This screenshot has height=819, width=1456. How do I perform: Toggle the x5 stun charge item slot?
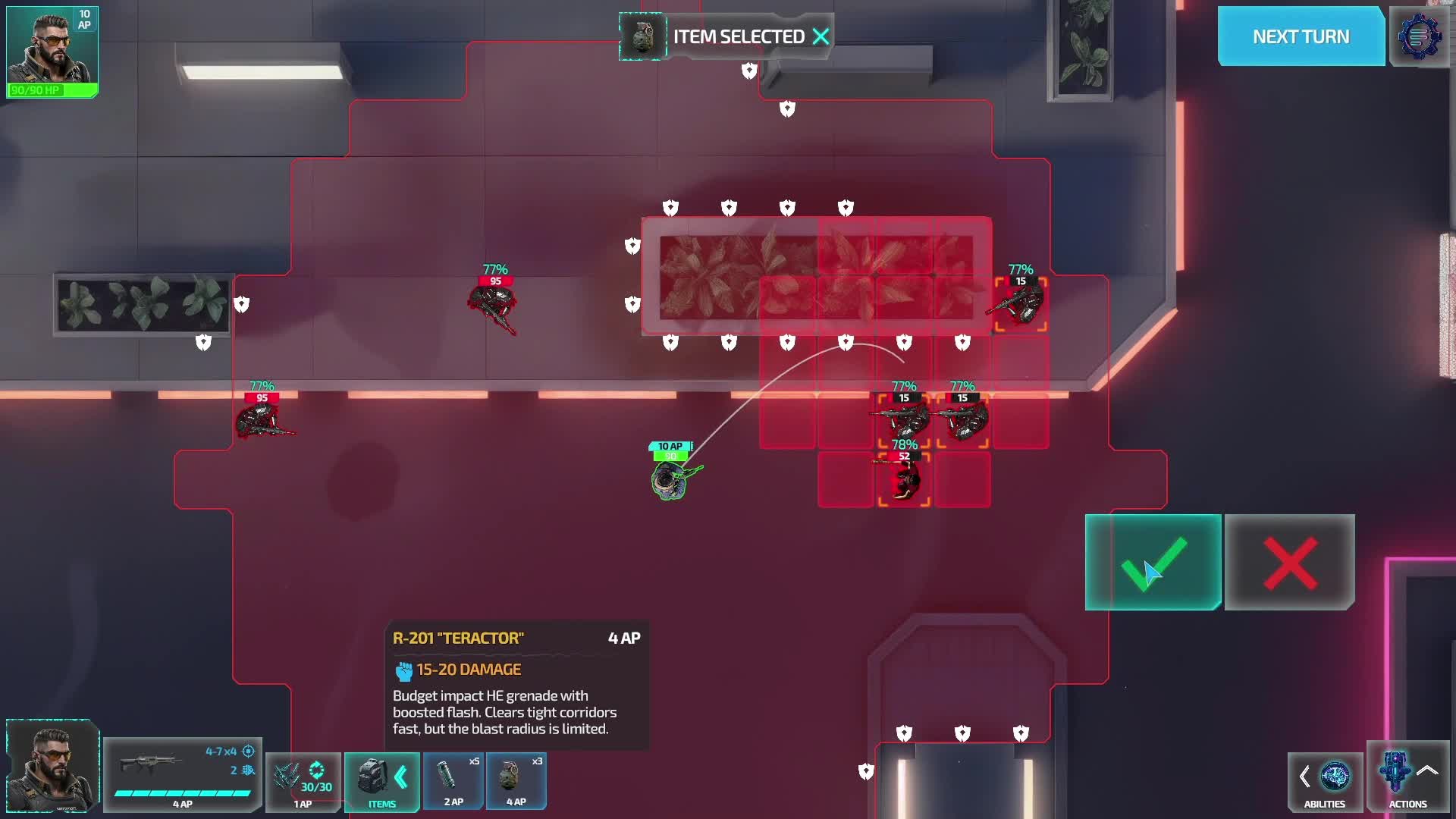(453, 781)
